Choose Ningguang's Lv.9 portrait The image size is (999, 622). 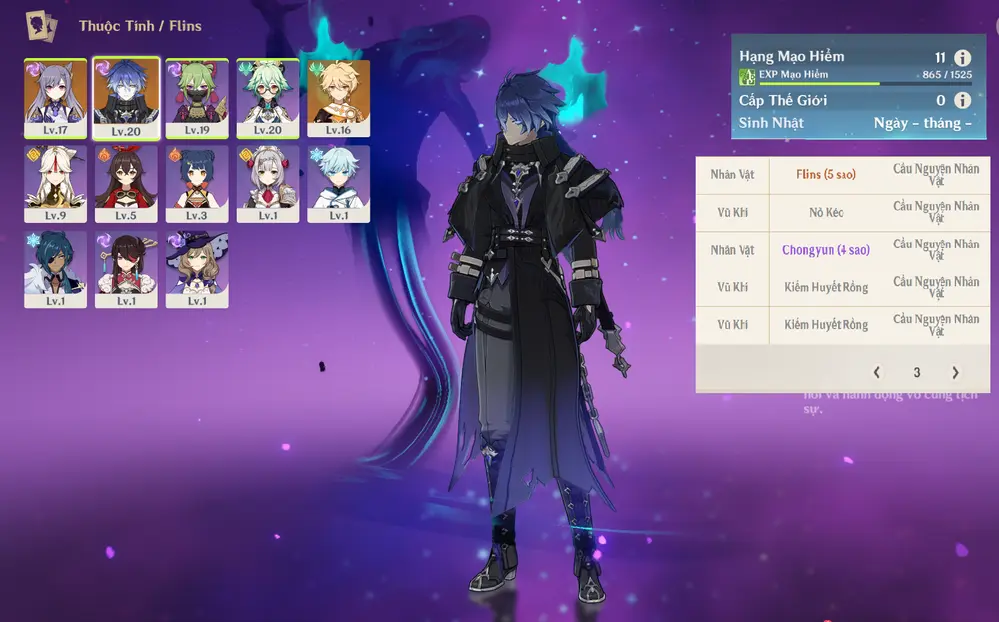coord(55,183)
